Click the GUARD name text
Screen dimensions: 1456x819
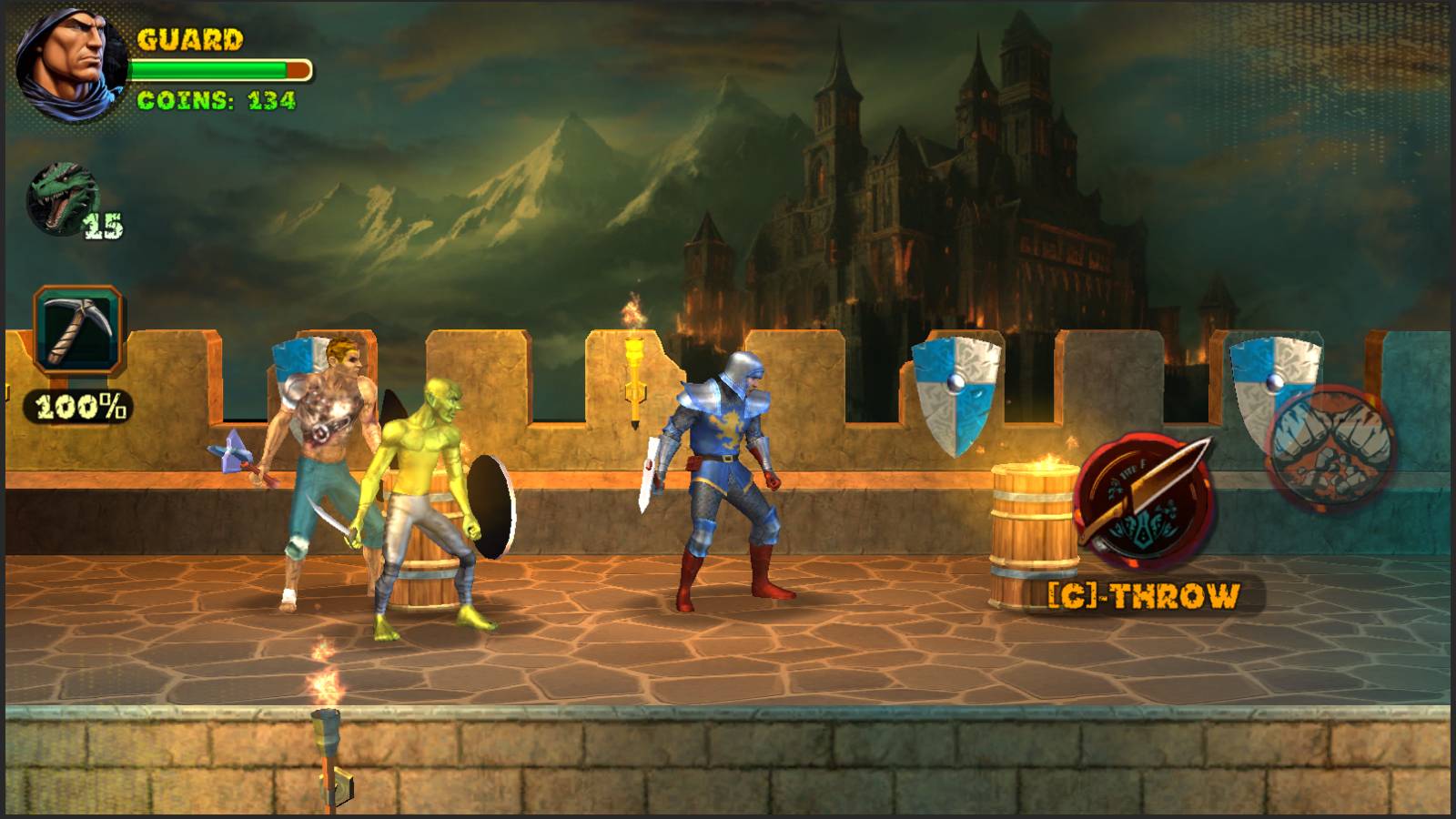[188, 40]
